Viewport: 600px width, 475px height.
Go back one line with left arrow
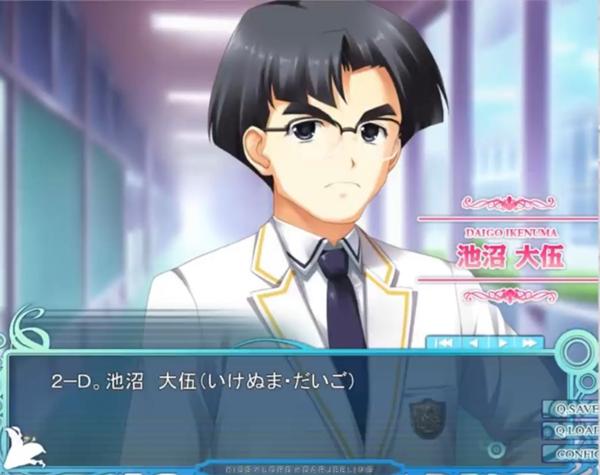point(473,343)
